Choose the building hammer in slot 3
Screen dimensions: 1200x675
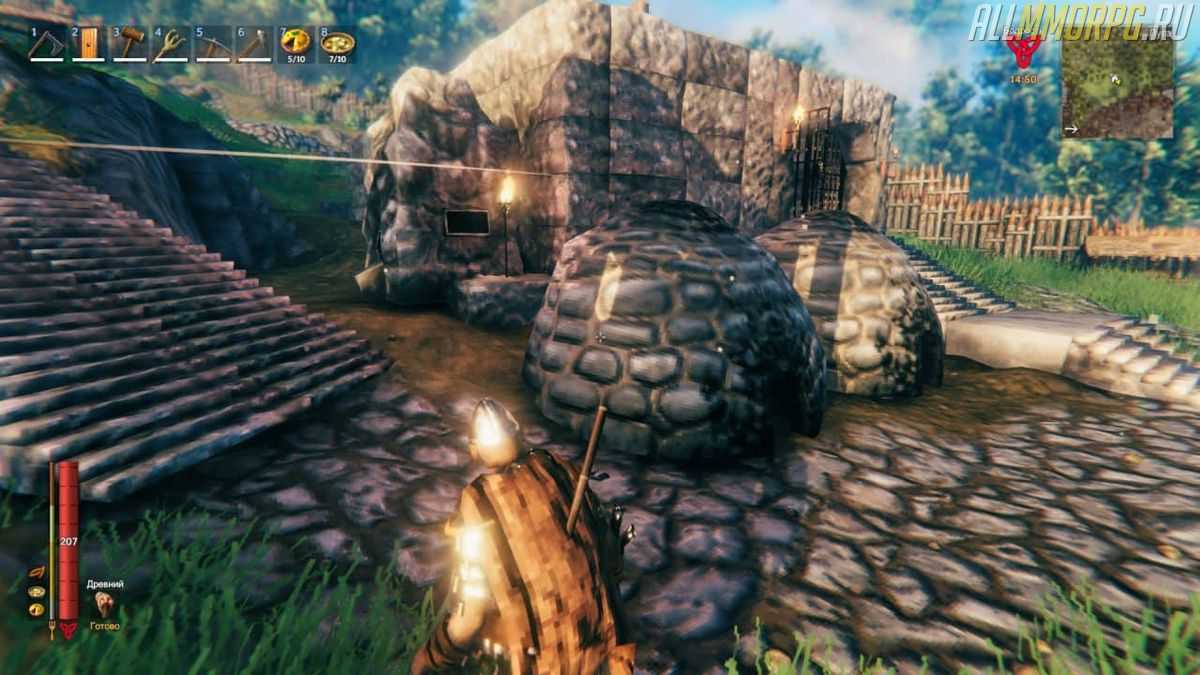(x=129, y=44)
